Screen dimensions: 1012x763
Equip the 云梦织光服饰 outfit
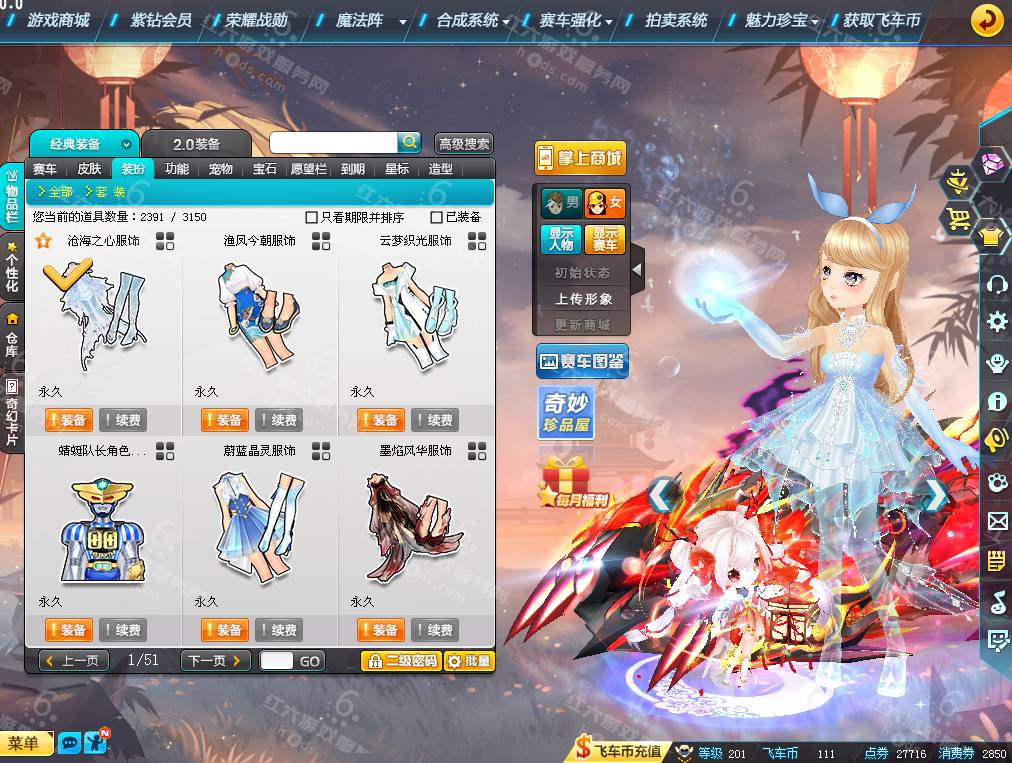coord(380,420)
